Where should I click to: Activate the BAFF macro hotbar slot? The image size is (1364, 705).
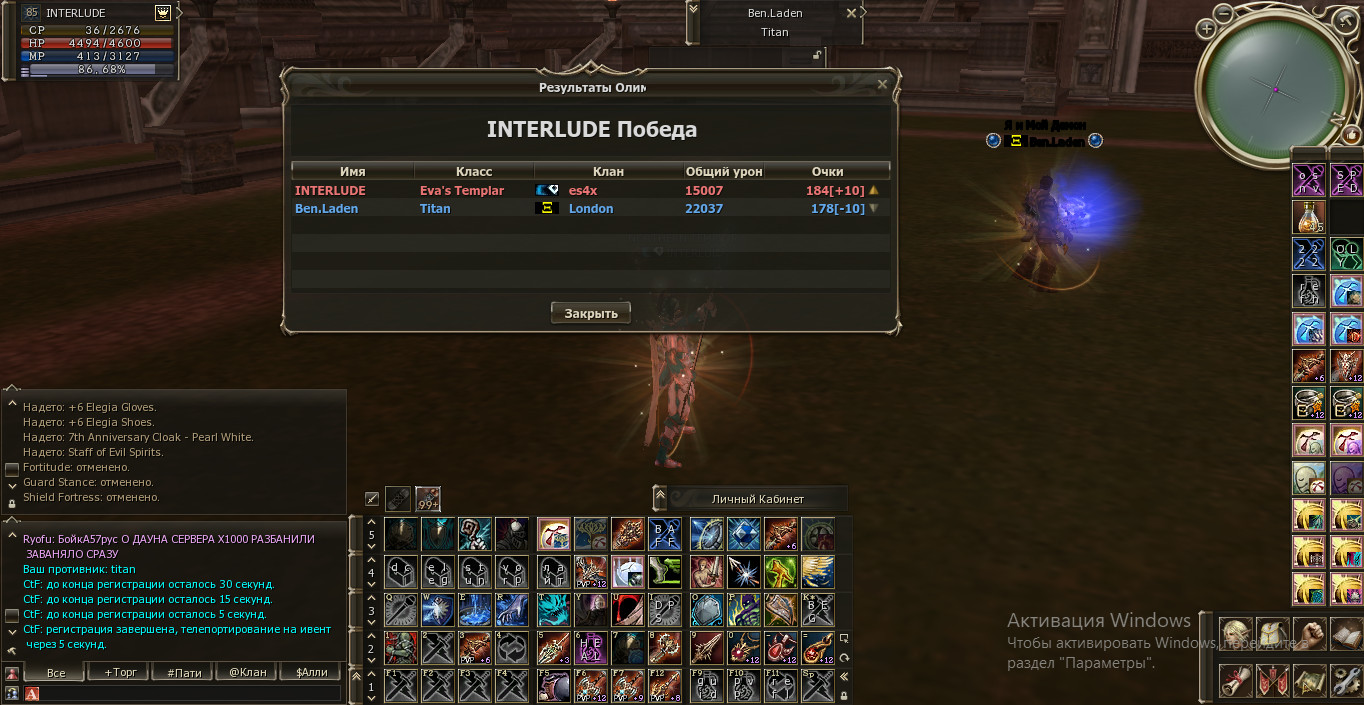pos(664,535)
